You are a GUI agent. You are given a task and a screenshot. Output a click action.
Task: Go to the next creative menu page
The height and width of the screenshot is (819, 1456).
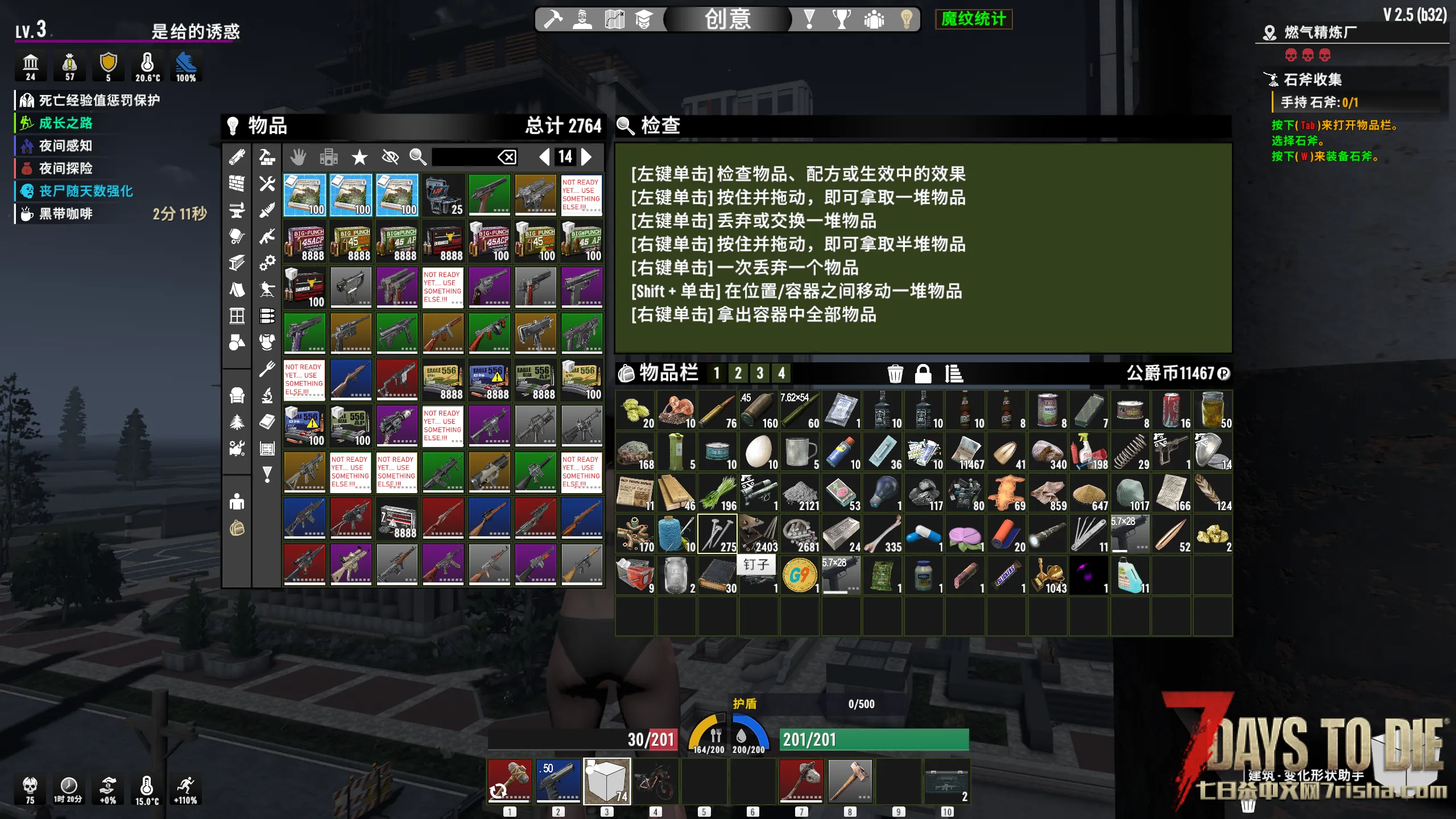pyautogui.click(x=586, y=157)
